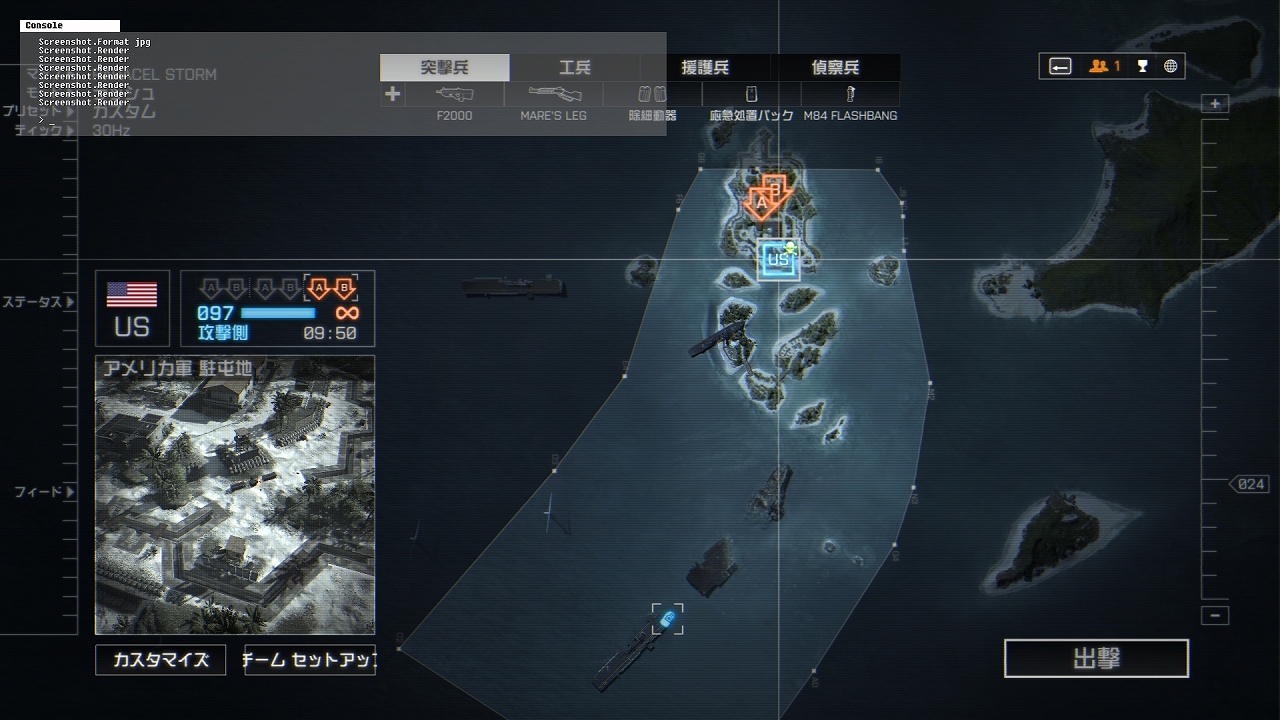Zoom out the map with minus button
The width and height of the screenshot is (1280, 720).
click(1215, 616)
